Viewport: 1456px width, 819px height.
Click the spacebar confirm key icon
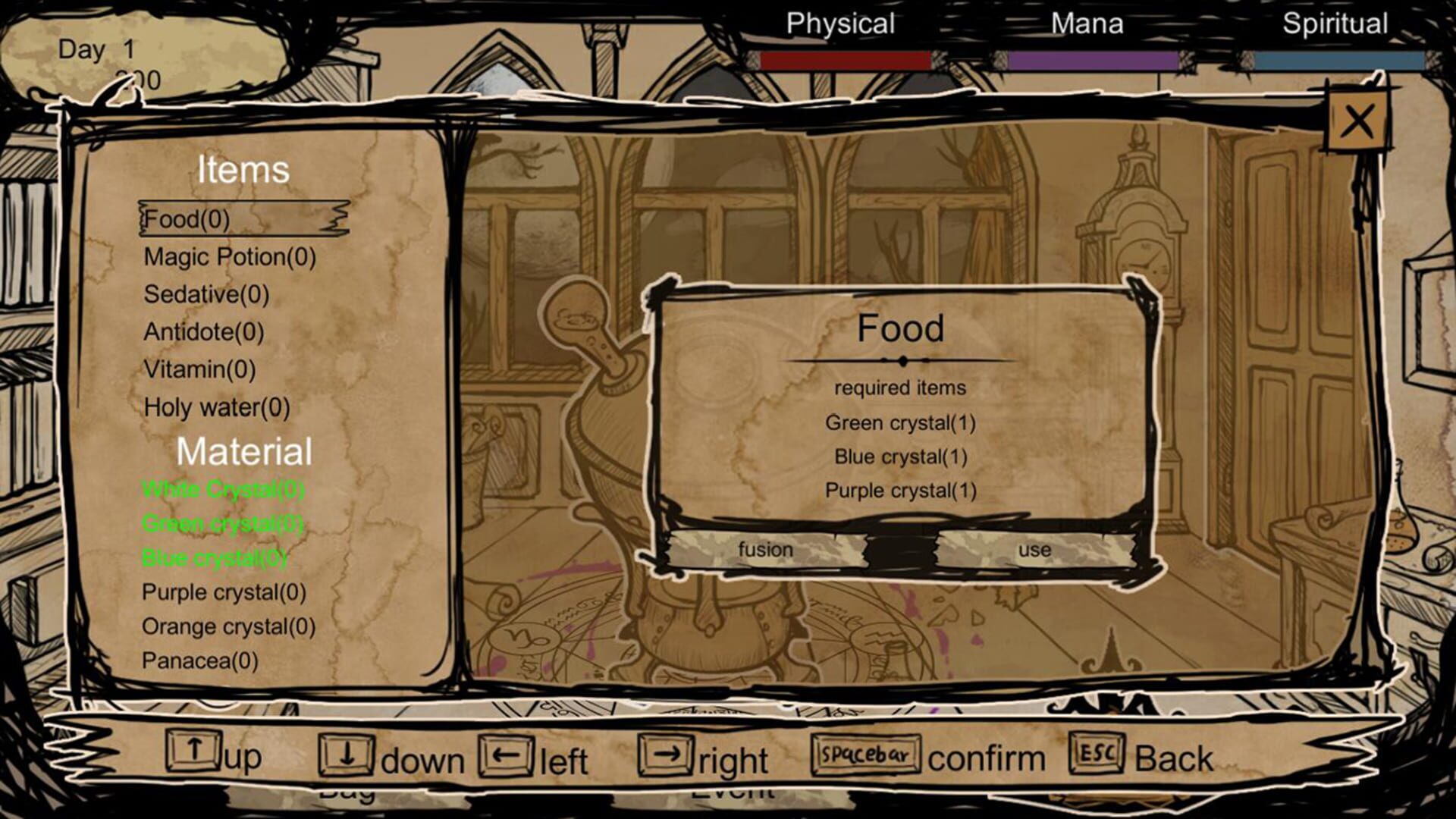pos(864,753)
